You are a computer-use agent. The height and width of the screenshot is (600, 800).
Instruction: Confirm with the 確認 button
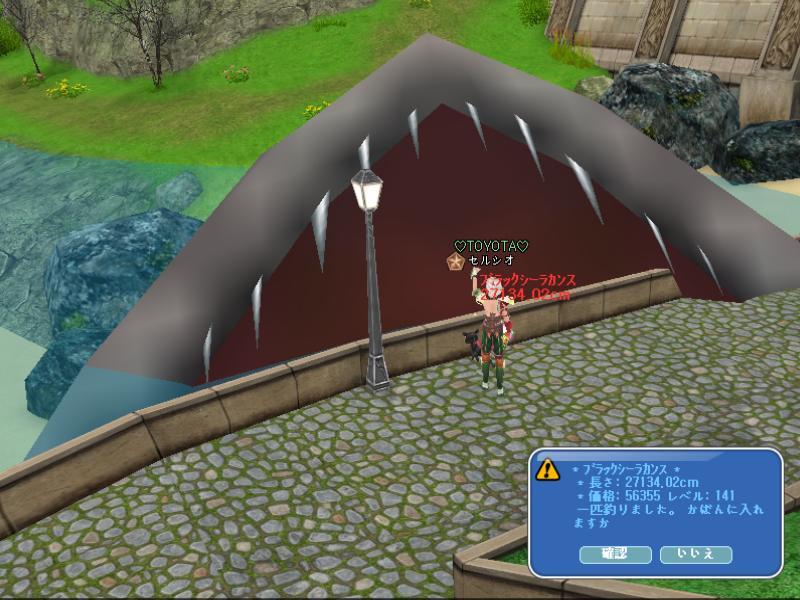614,554
